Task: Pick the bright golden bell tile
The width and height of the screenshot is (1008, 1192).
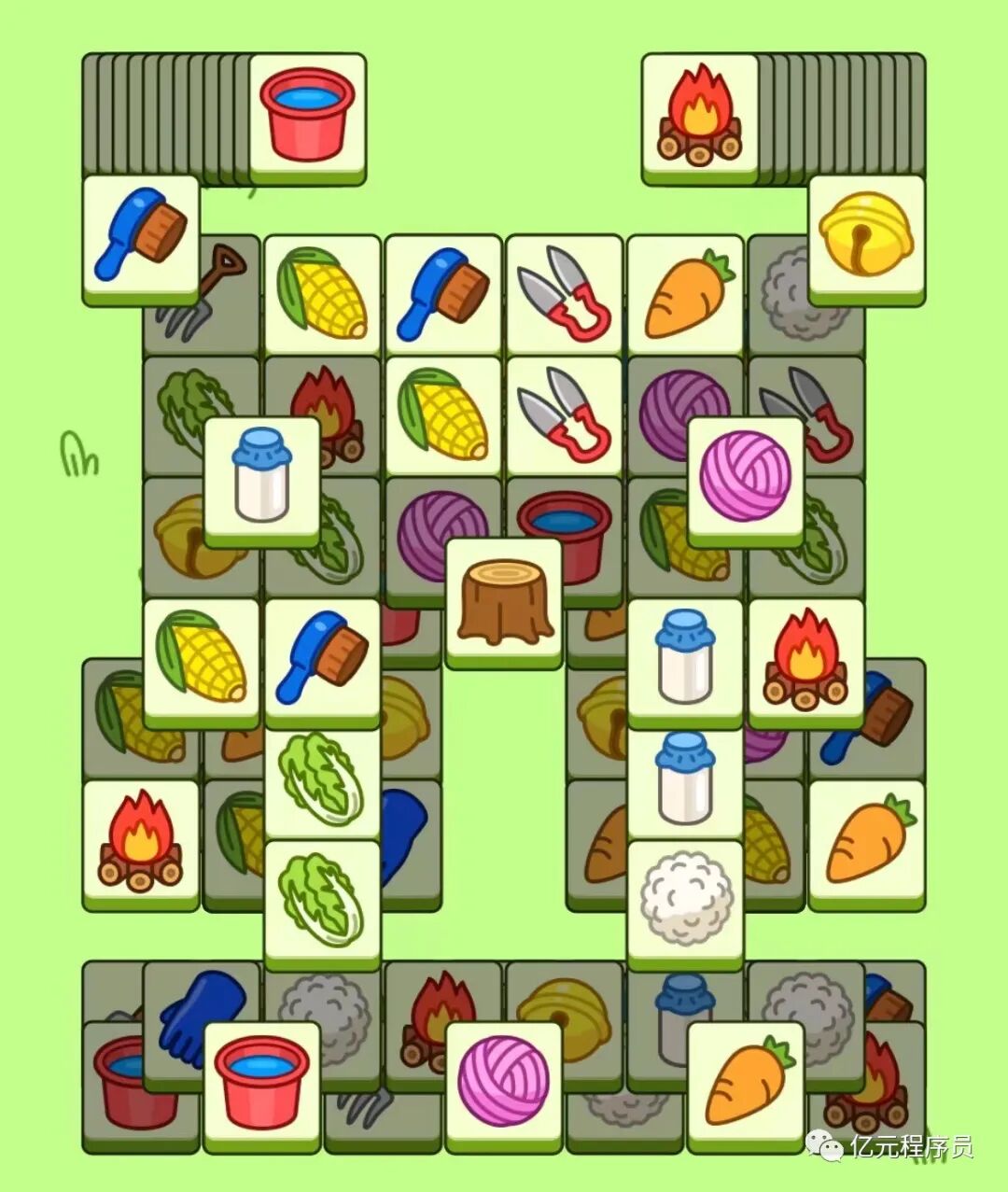Action: coord(866,237)
